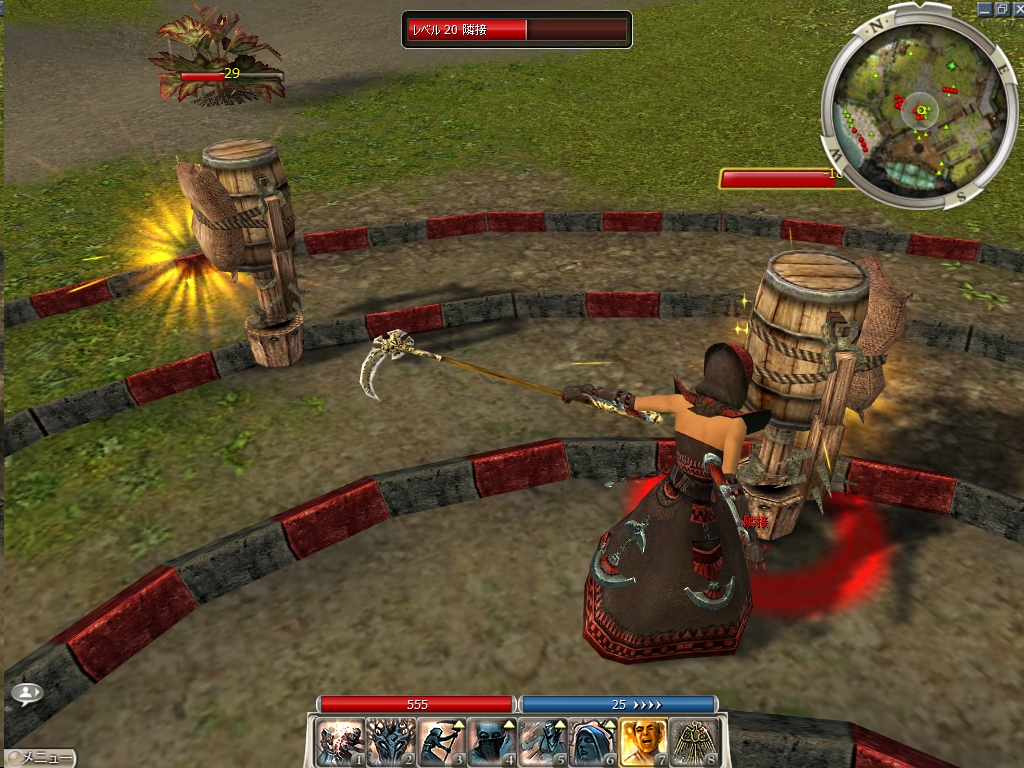Open the chat speech-bubble icon

[28, 692]
